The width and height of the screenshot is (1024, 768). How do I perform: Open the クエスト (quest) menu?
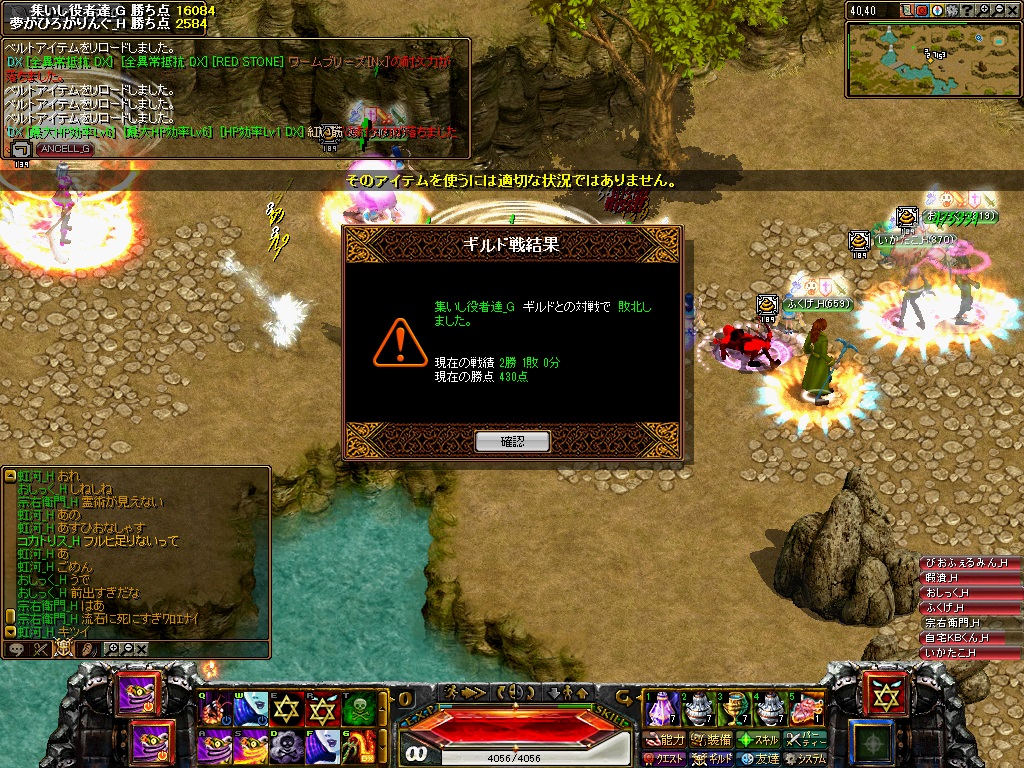pos(663,759)
